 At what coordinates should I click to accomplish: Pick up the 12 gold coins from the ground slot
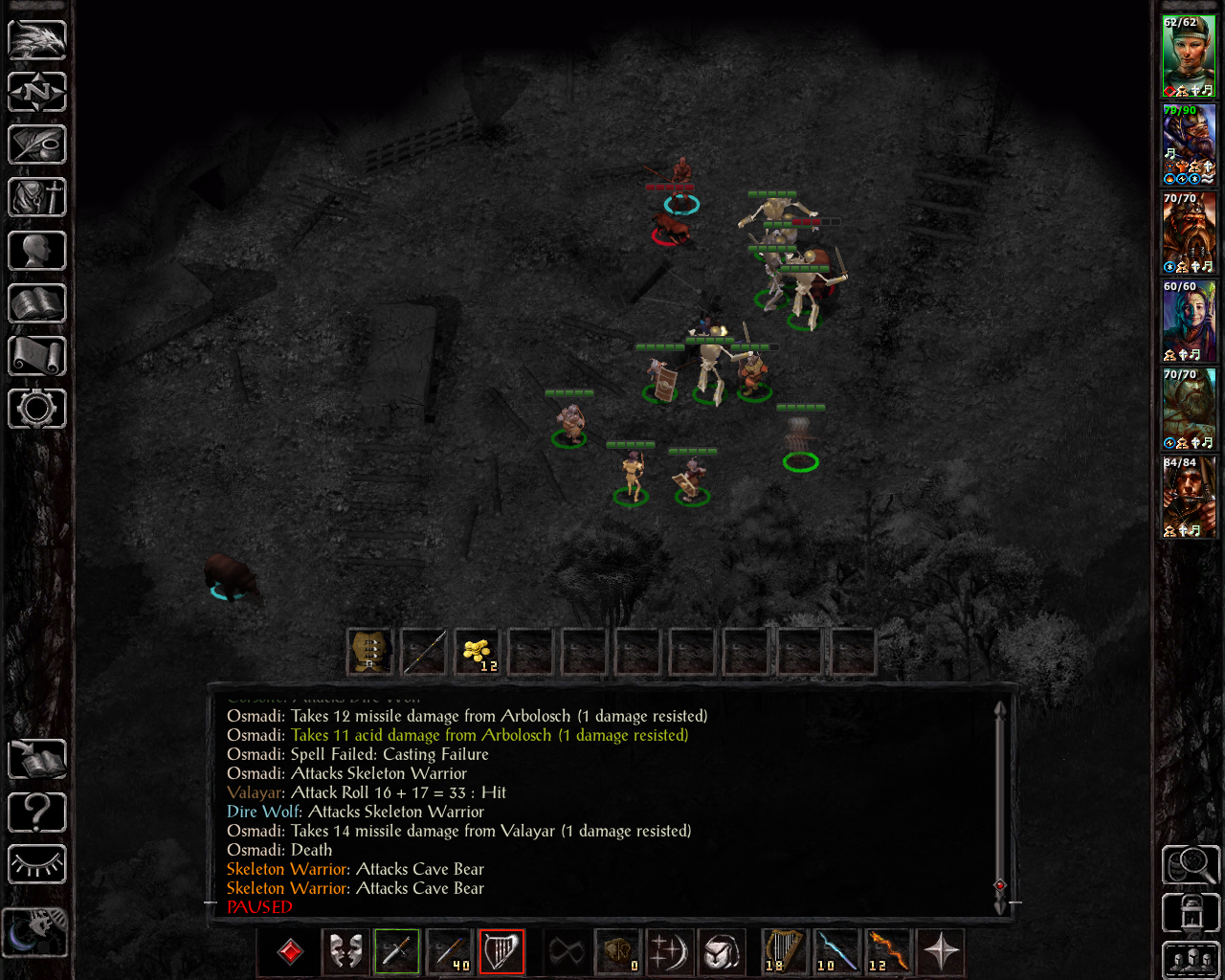(477, 653)
